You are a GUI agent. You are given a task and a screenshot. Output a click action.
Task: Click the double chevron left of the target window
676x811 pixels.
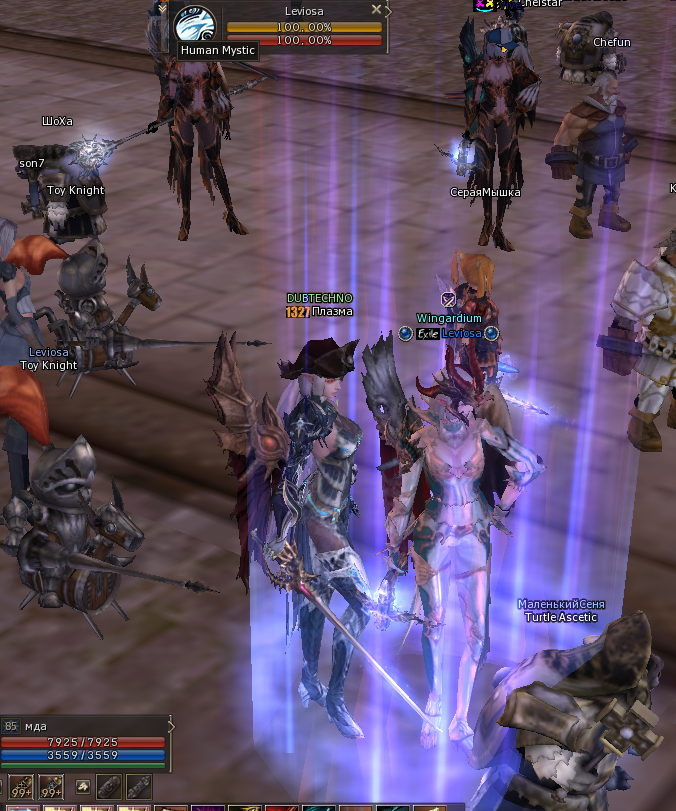pos(162,8)
